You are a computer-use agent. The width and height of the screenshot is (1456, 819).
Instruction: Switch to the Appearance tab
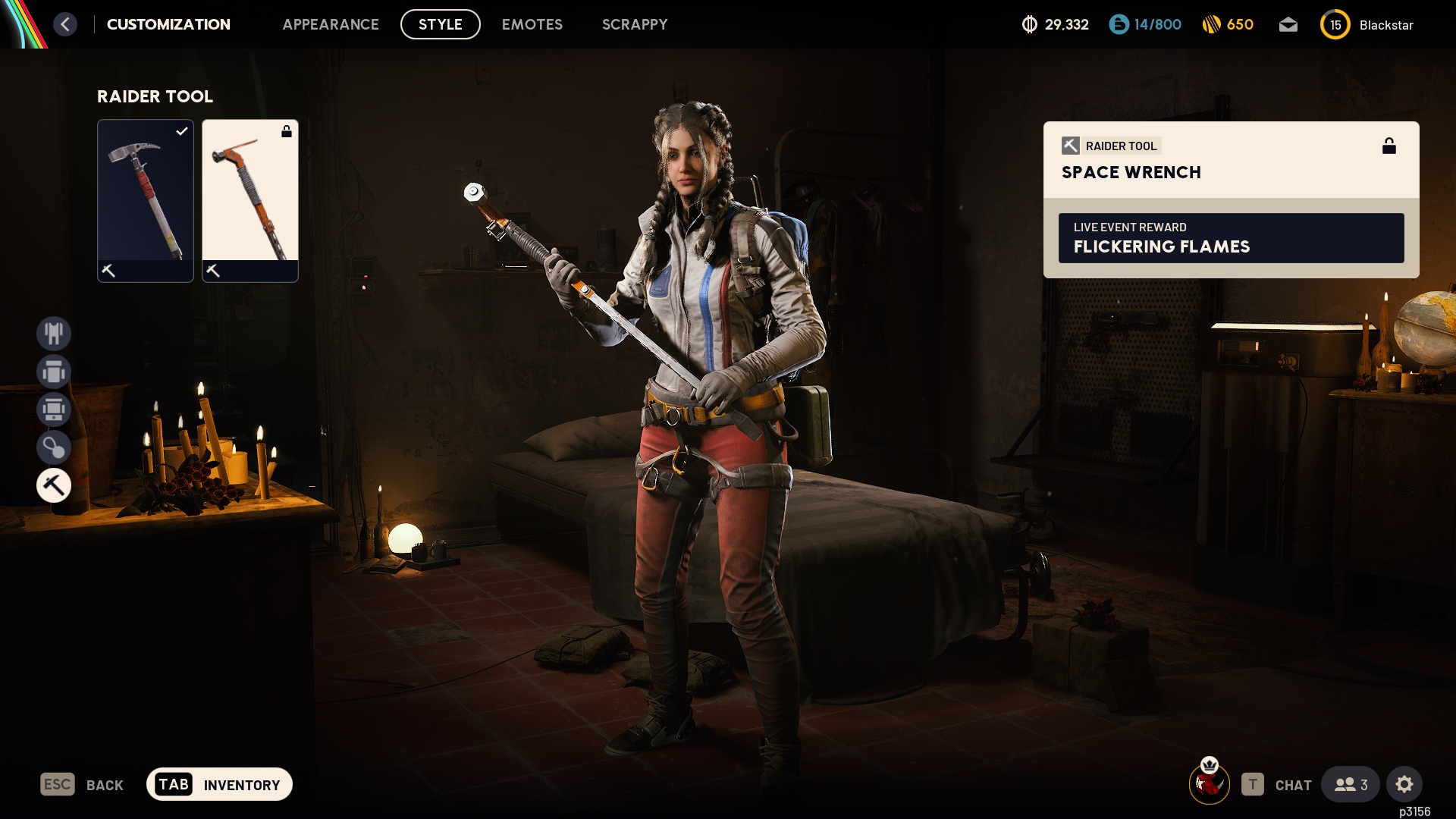[331, 24]
